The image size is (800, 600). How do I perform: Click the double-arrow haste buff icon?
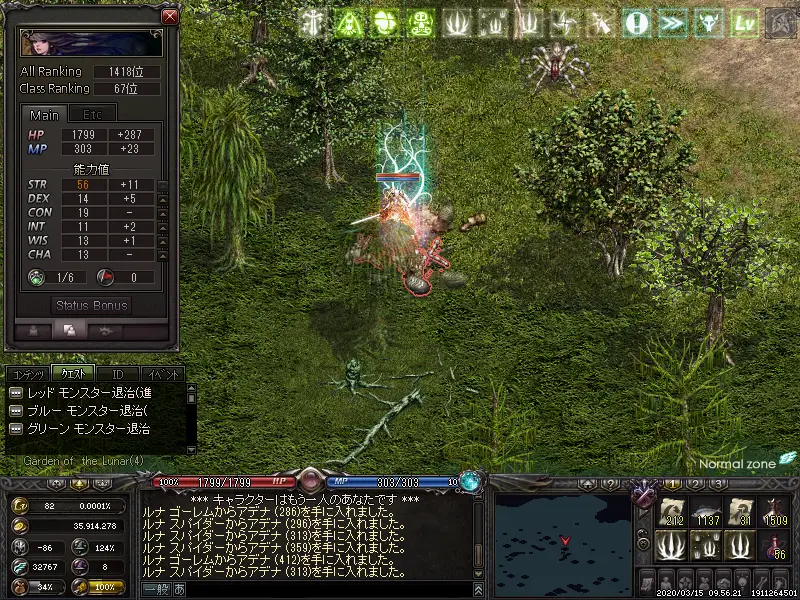tap(670, 22)
